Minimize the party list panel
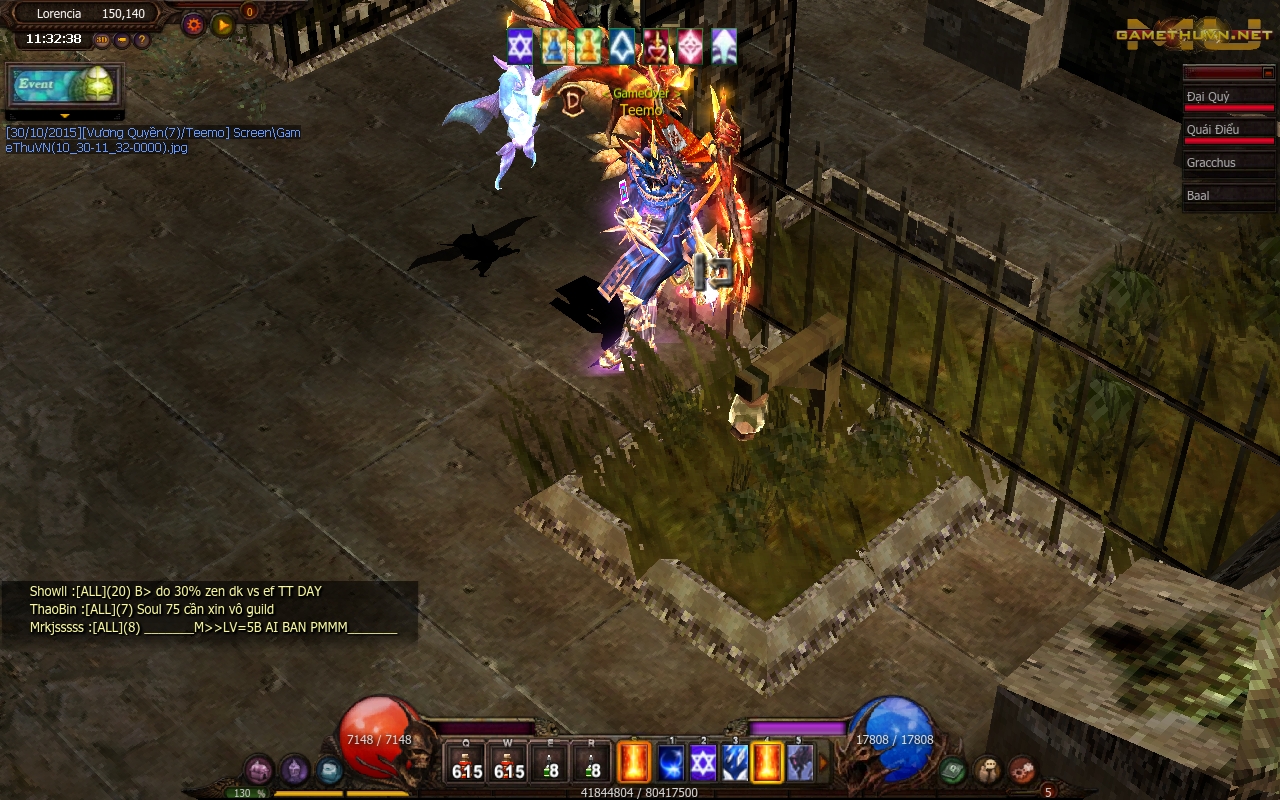1280x800 pixels. coord(1268,72)
